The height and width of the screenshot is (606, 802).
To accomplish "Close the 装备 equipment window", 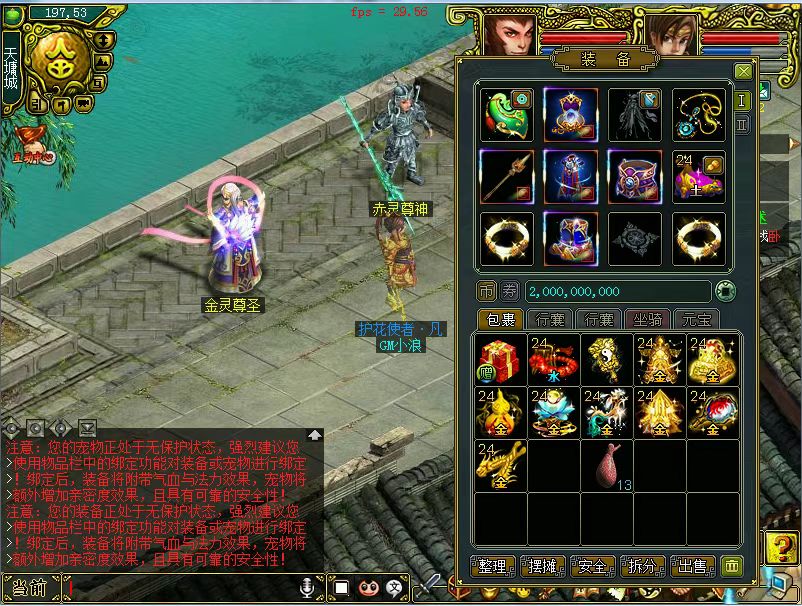I will (x=743, y=72).
